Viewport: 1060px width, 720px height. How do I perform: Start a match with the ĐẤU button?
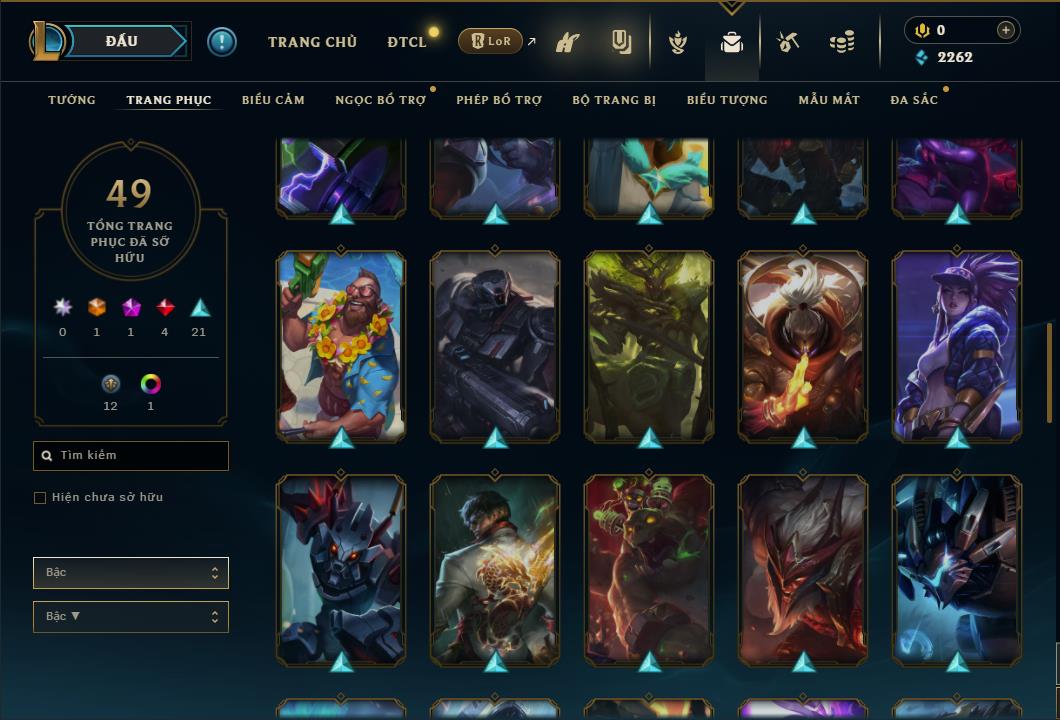tap(122, 41)
